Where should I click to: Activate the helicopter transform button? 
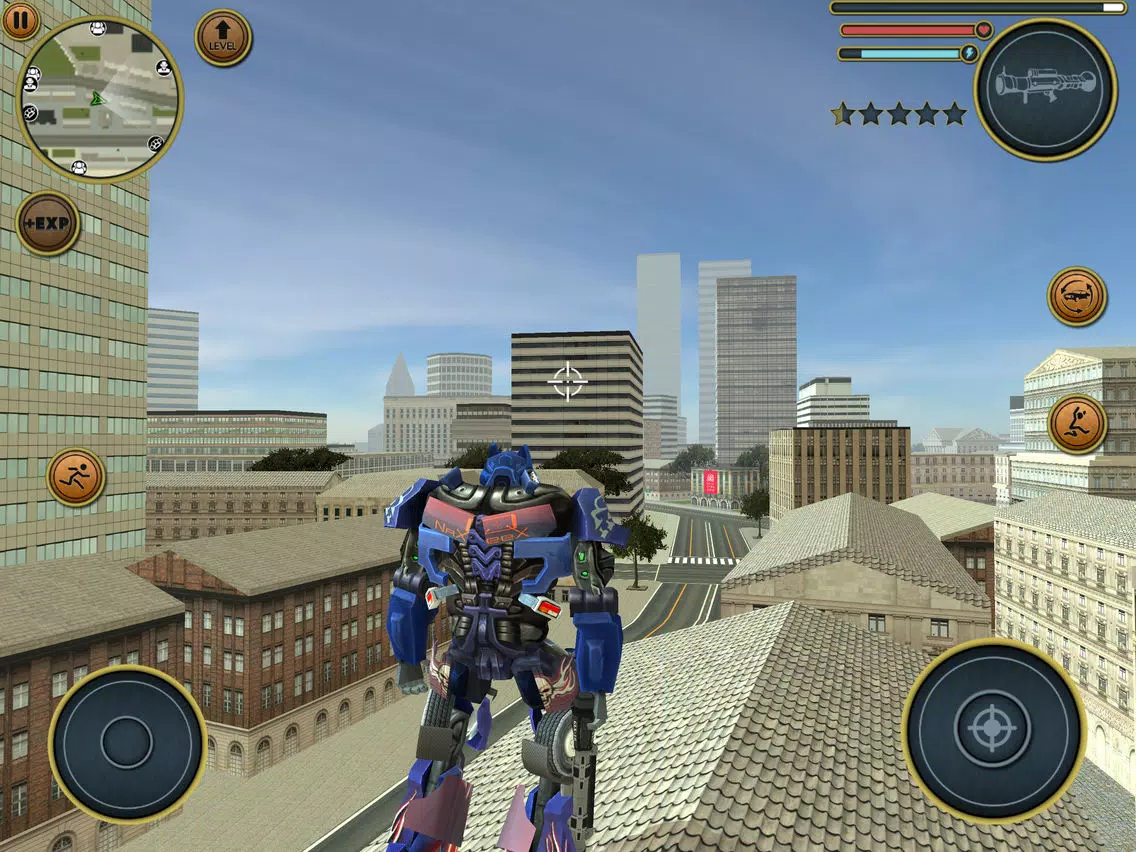coord(1077,296)
